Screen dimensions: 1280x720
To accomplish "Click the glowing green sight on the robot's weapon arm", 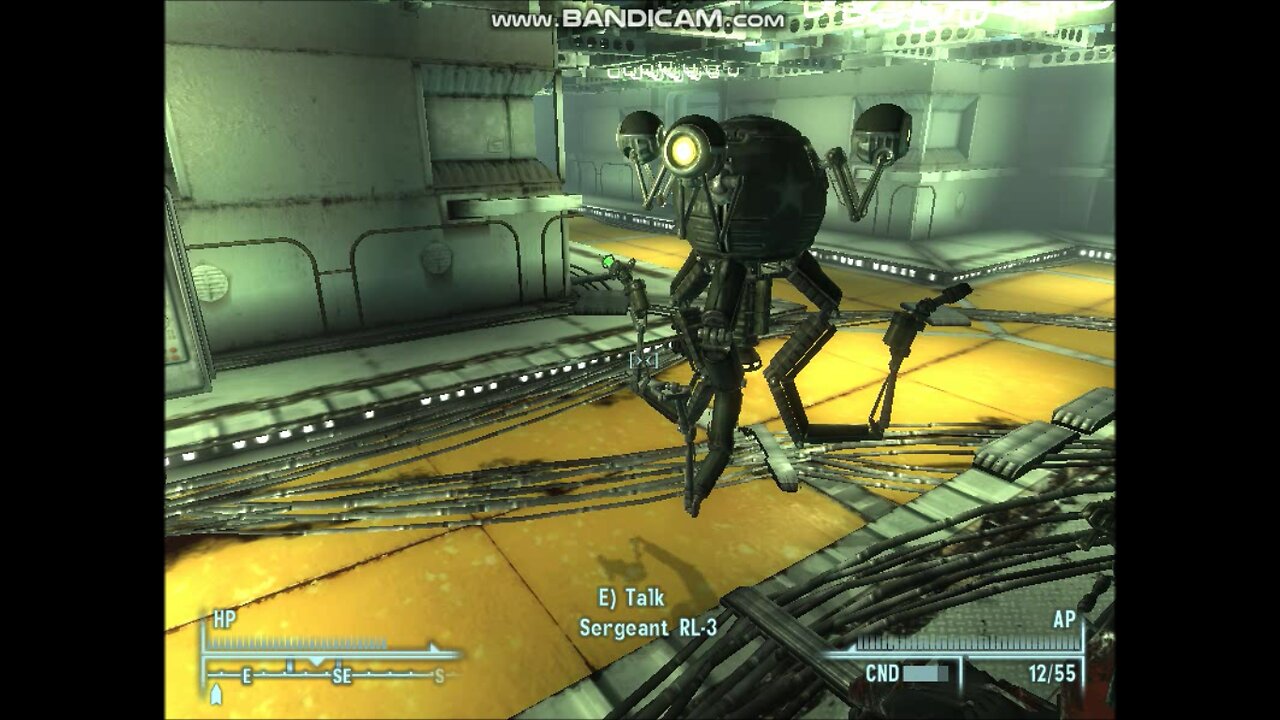I will coord(609,262).
